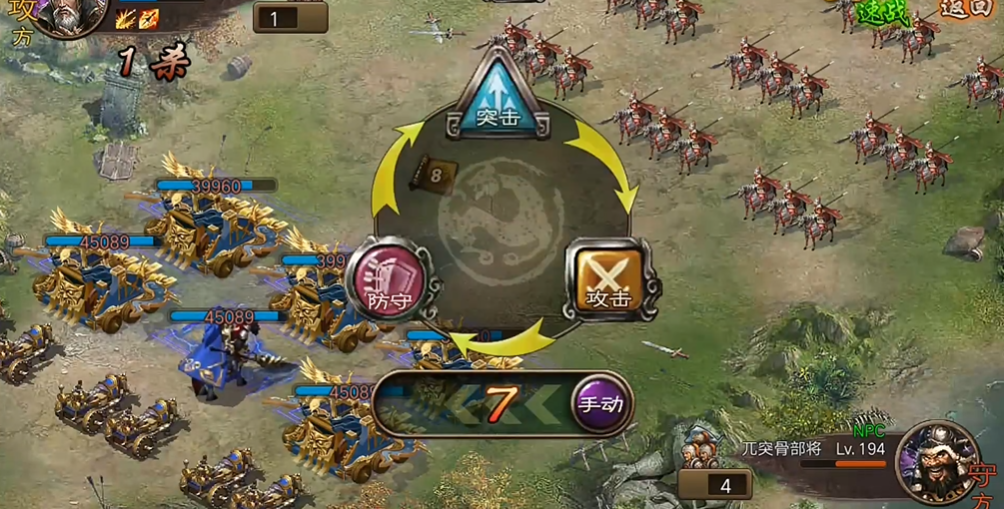This screenshot has height=509, width=1004.
Task: Tap the 返回 return button
Action: (968, 10)
